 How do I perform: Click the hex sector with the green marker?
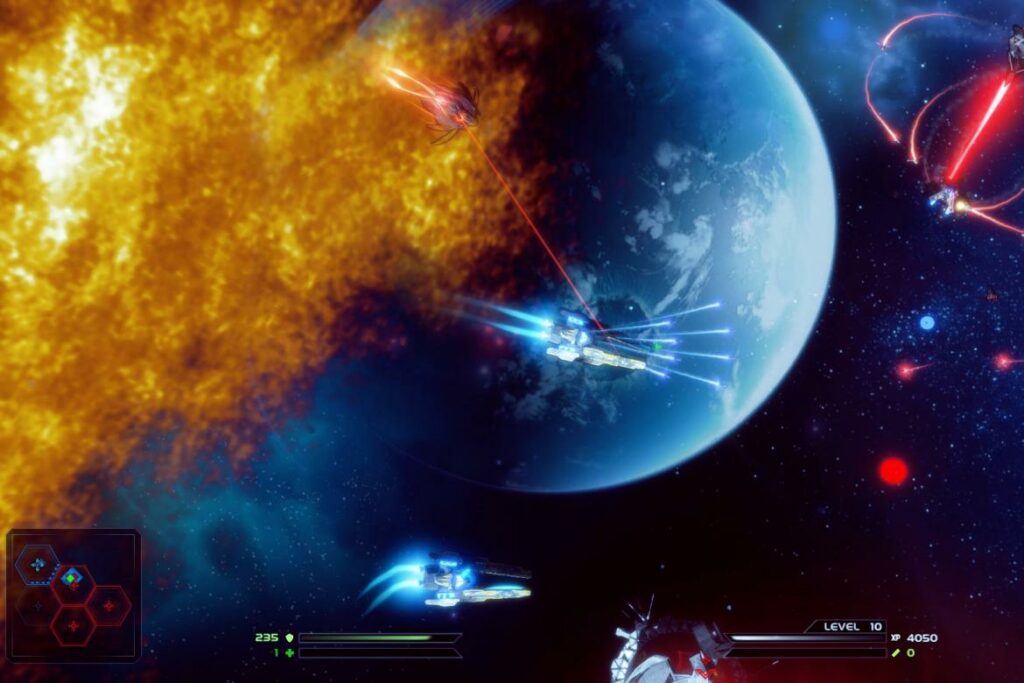pos(71,579)
